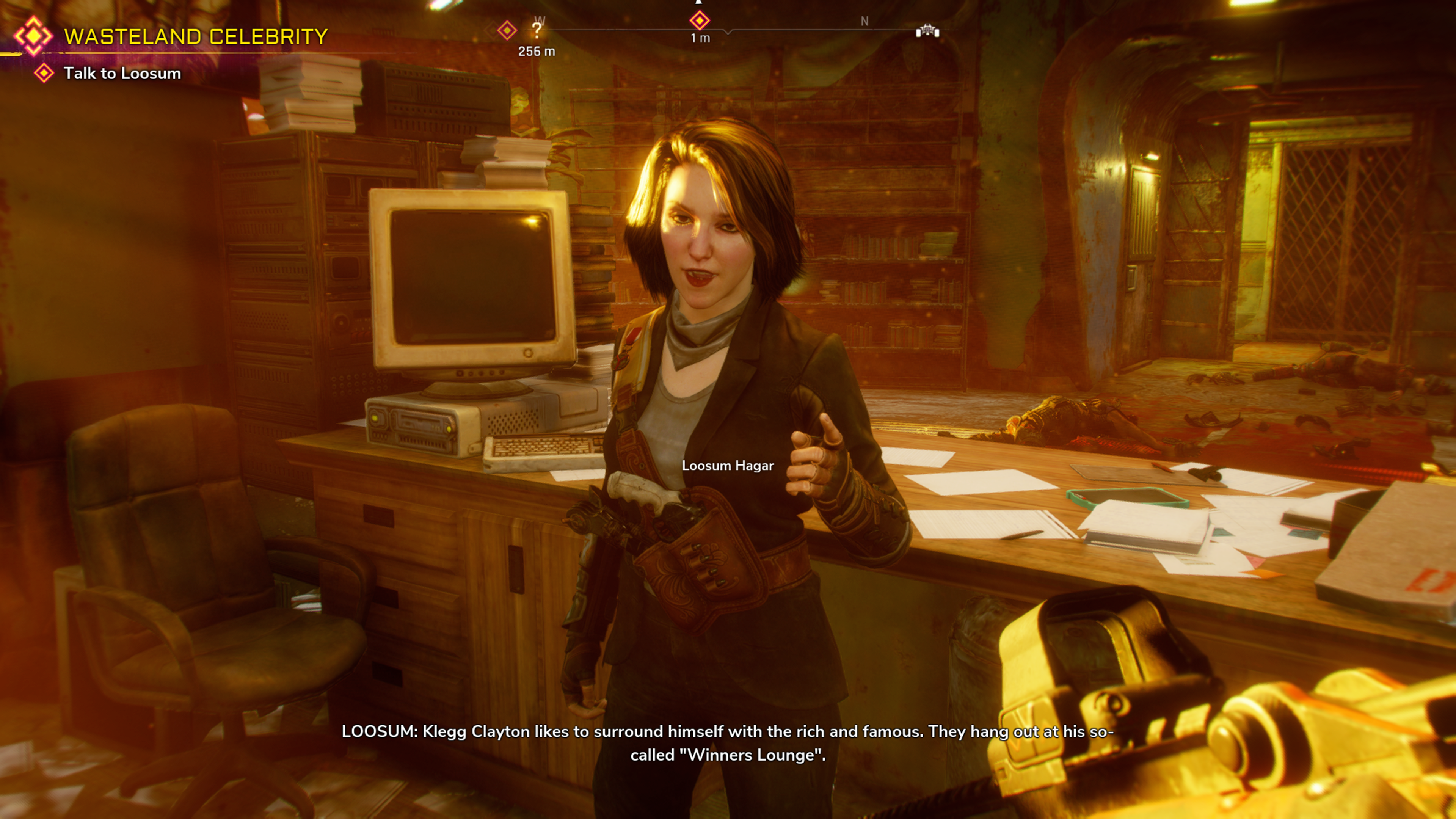Click the Talk to Loosum objective
Viewport: 1456px width, 819px height.
coord(121,74)
